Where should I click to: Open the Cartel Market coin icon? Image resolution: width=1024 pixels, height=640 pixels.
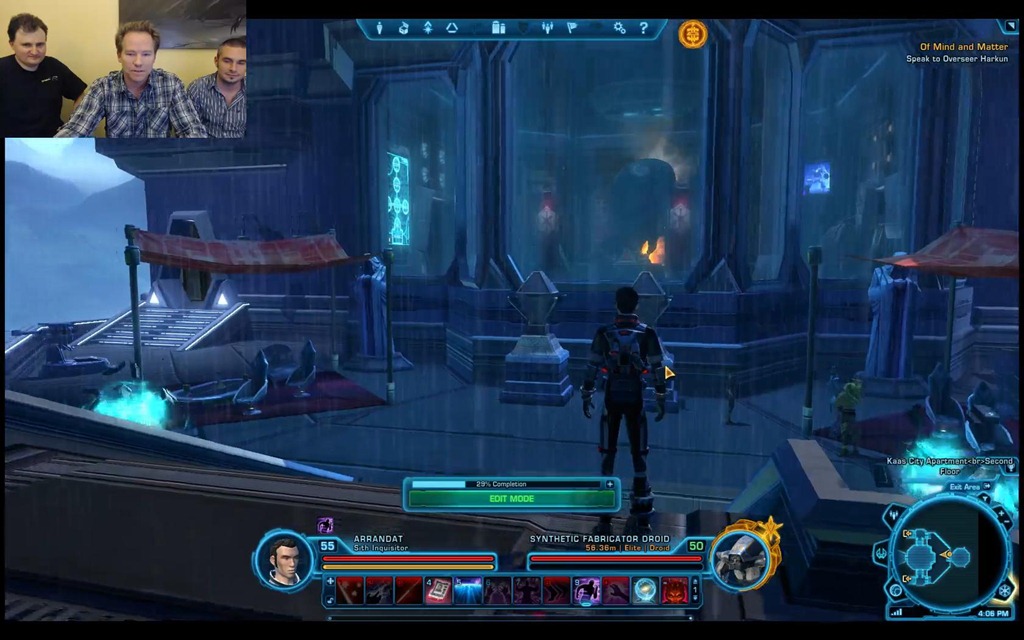click(692, 33)
